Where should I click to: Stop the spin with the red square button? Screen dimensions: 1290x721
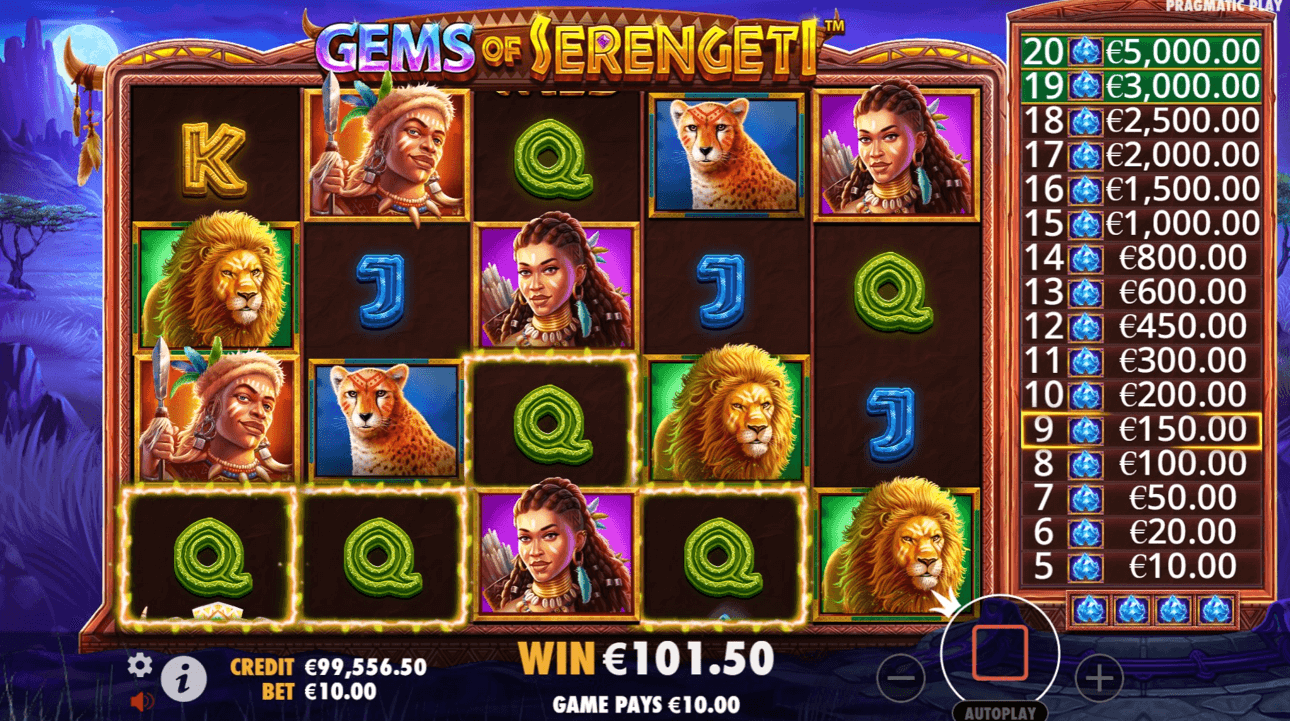pos(999,653)
